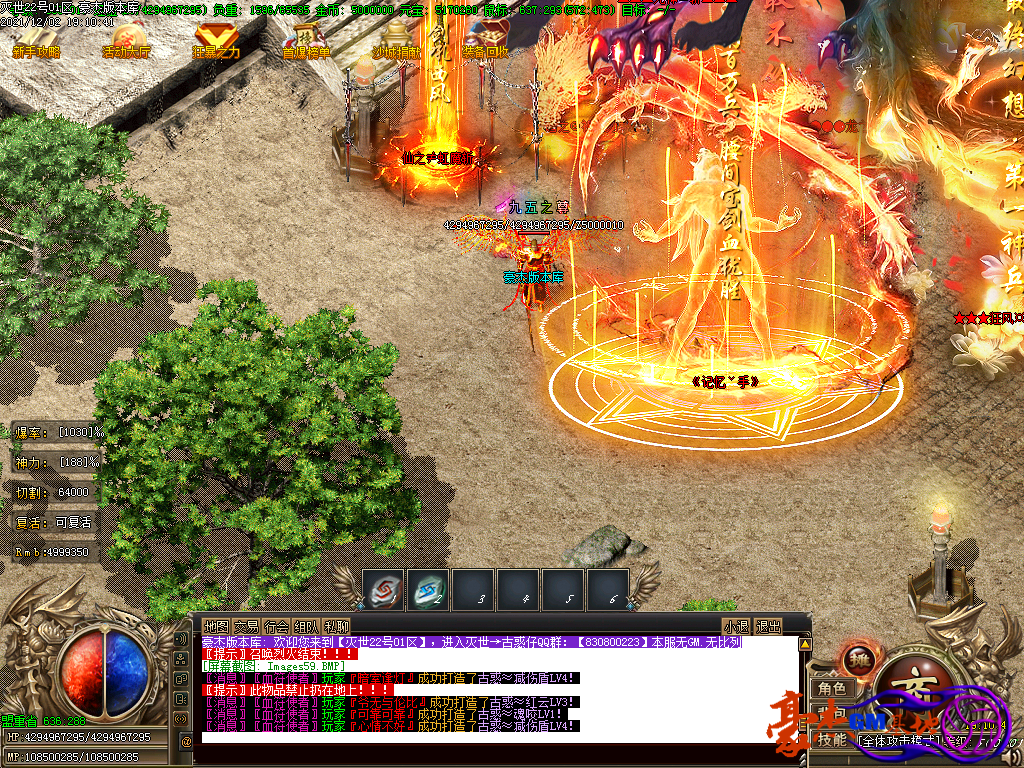Switch to the 交易 trade chat tab

[246, 626]
